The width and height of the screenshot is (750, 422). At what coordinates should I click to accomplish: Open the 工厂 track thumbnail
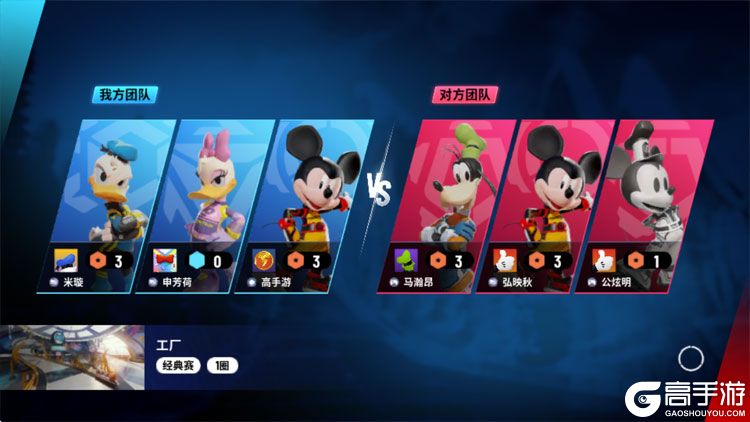click(x=68, y=357)
